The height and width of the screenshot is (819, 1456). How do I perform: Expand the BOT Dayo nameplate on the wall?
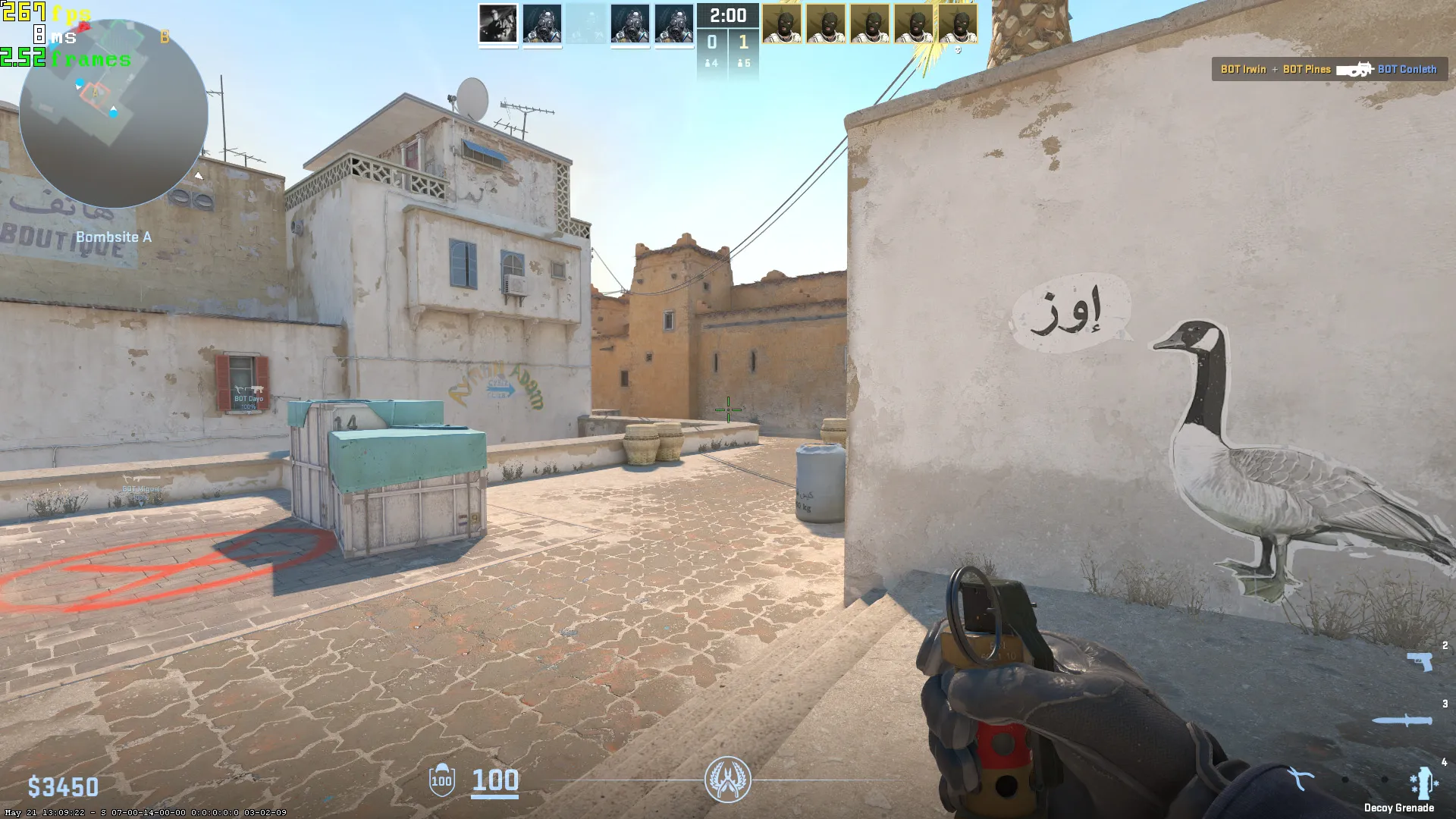pyautogui.click(x=250, y=400)
